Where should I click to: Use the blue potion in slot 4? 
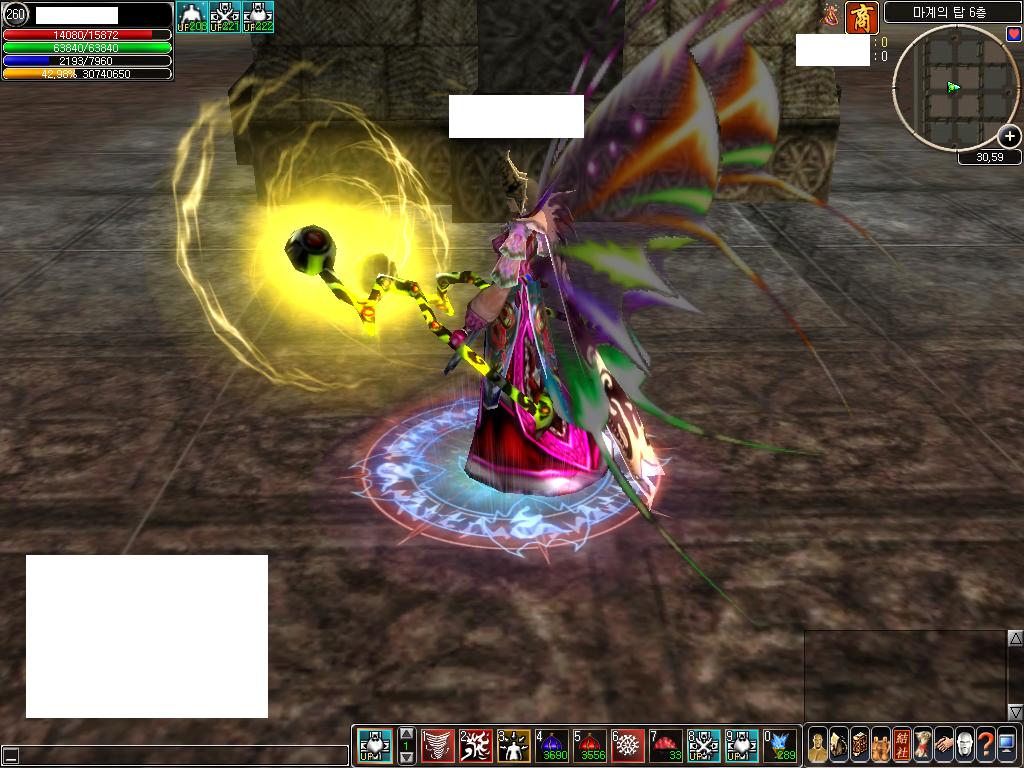(552, 745)
